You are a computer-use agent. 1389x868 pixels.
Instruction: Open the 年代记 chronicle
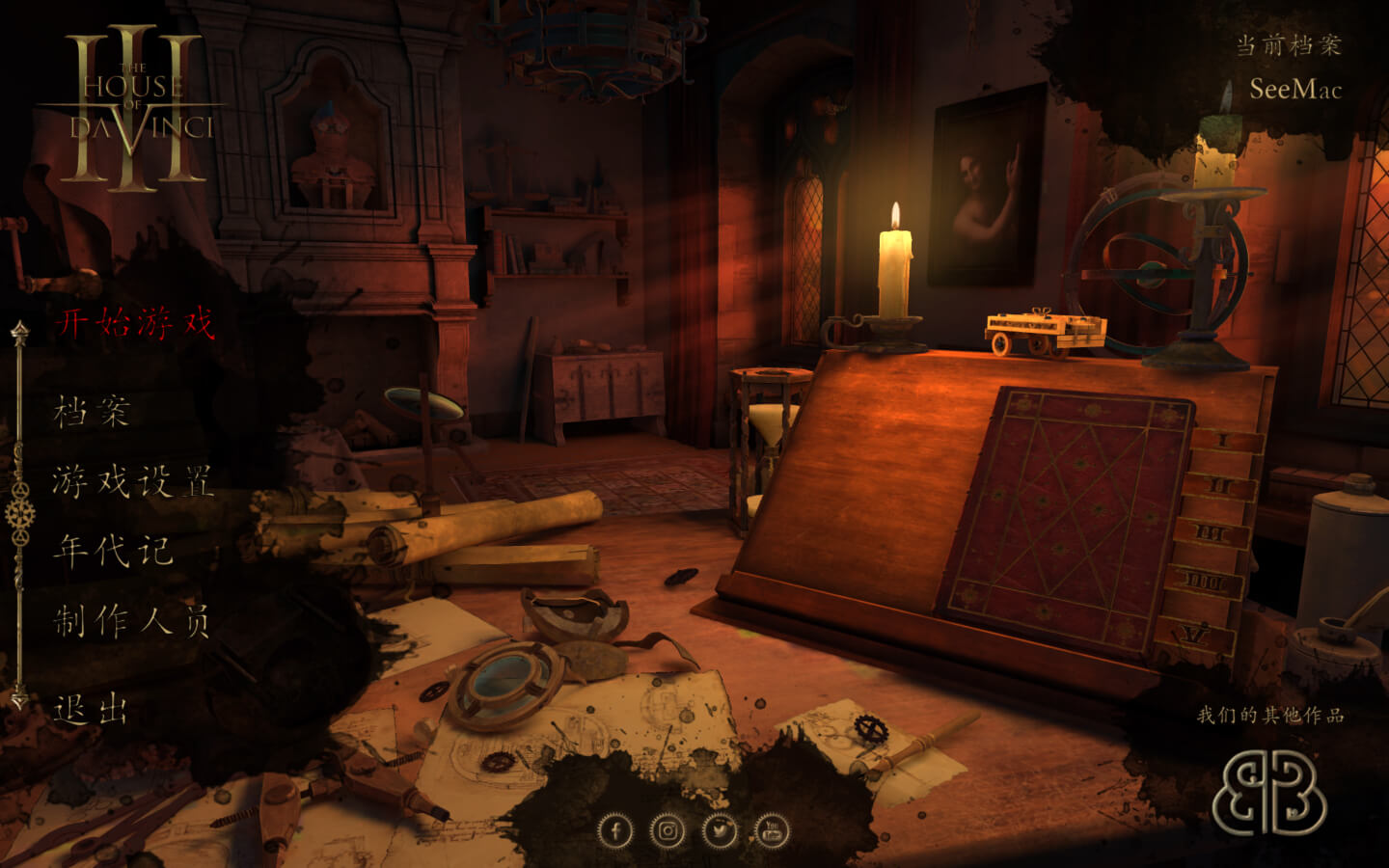point(113,551)
